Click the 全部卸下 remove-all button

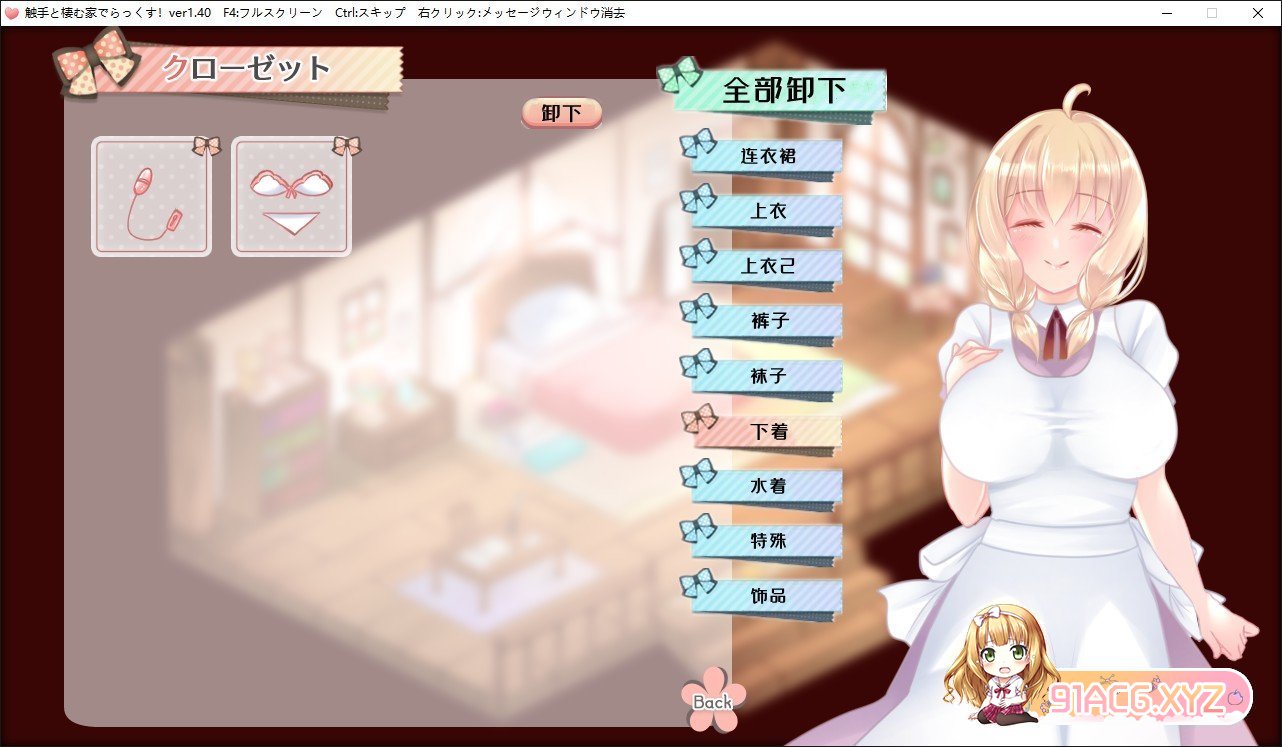pyautogui.click(x=783, y=90)
